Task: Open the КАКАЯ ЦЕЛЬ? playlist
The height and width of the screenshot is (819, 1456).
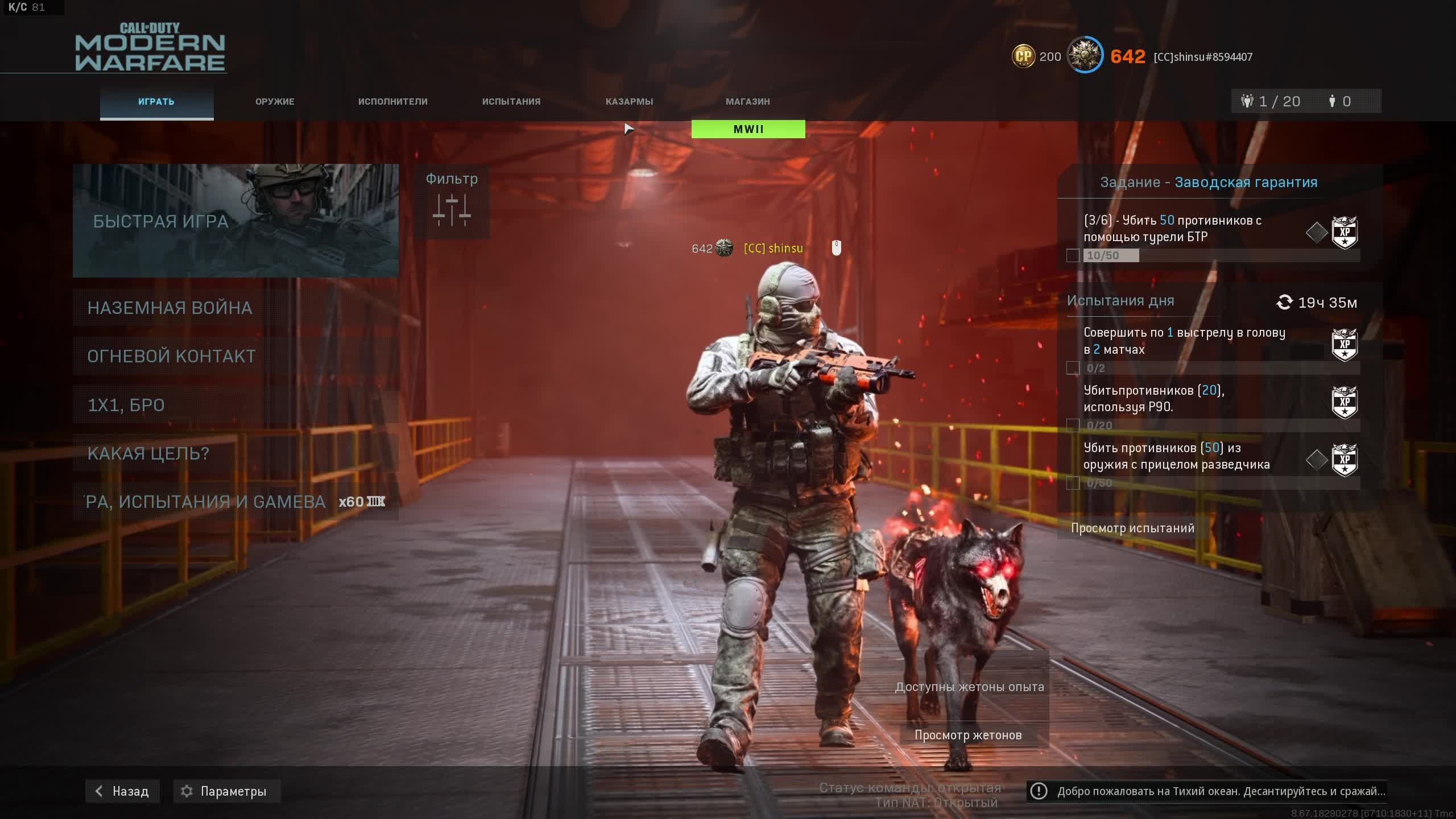Action: pos(235,453)
